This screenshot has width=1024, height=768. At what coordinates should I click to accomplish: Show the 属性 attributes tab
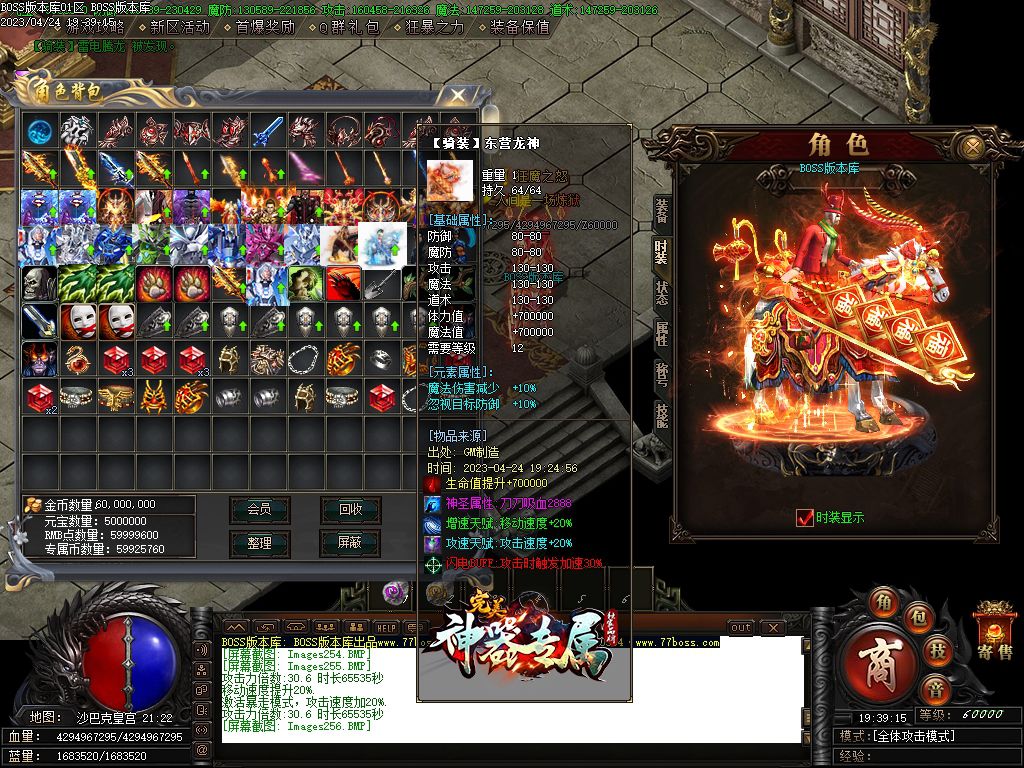point(662,334)
